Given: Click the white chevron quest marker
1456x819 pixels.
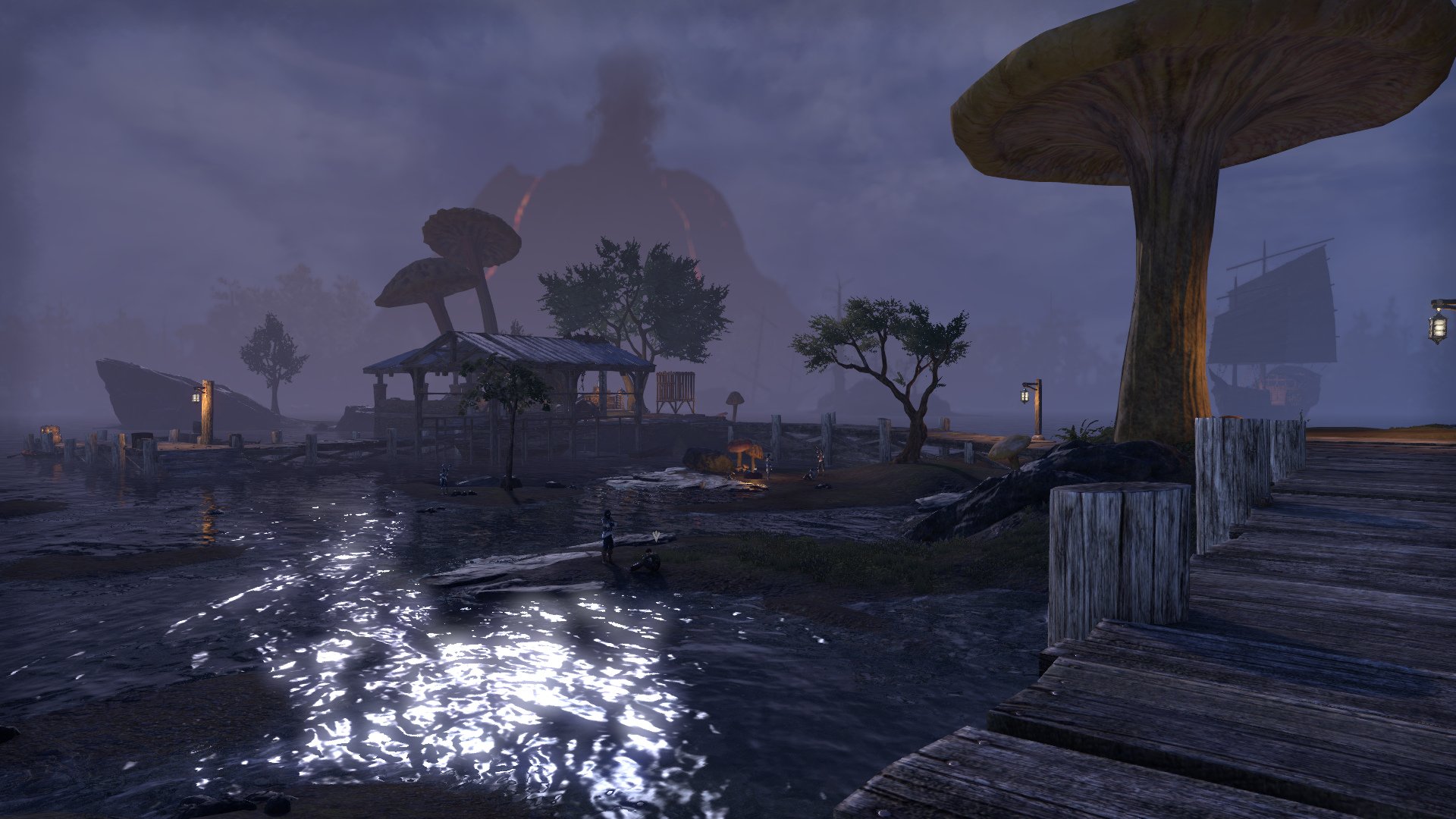Looking at the screenshot, I should coord(655,537).
